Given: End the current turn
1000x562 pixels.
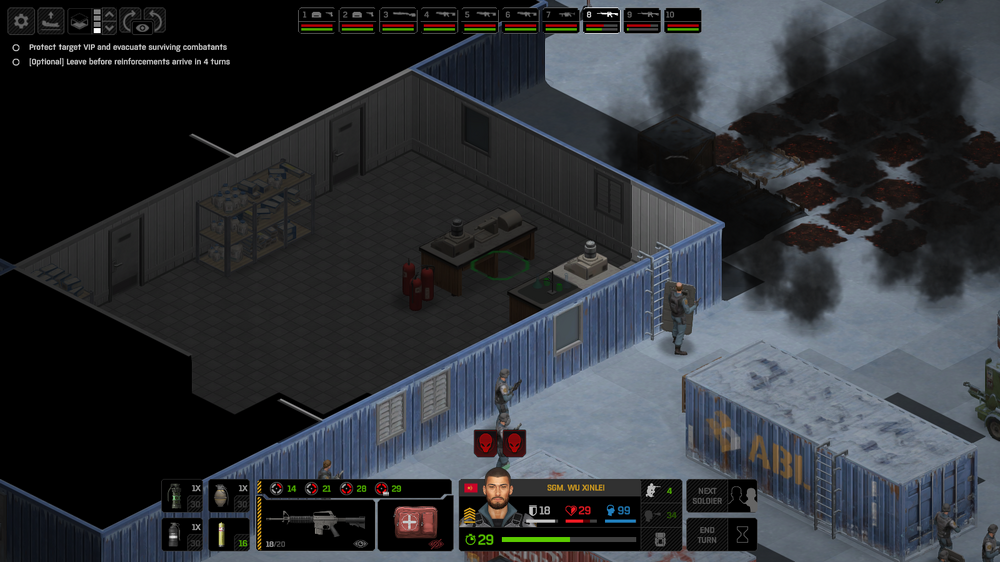Looking at the screenshot, I should click(x=721, y=535).
